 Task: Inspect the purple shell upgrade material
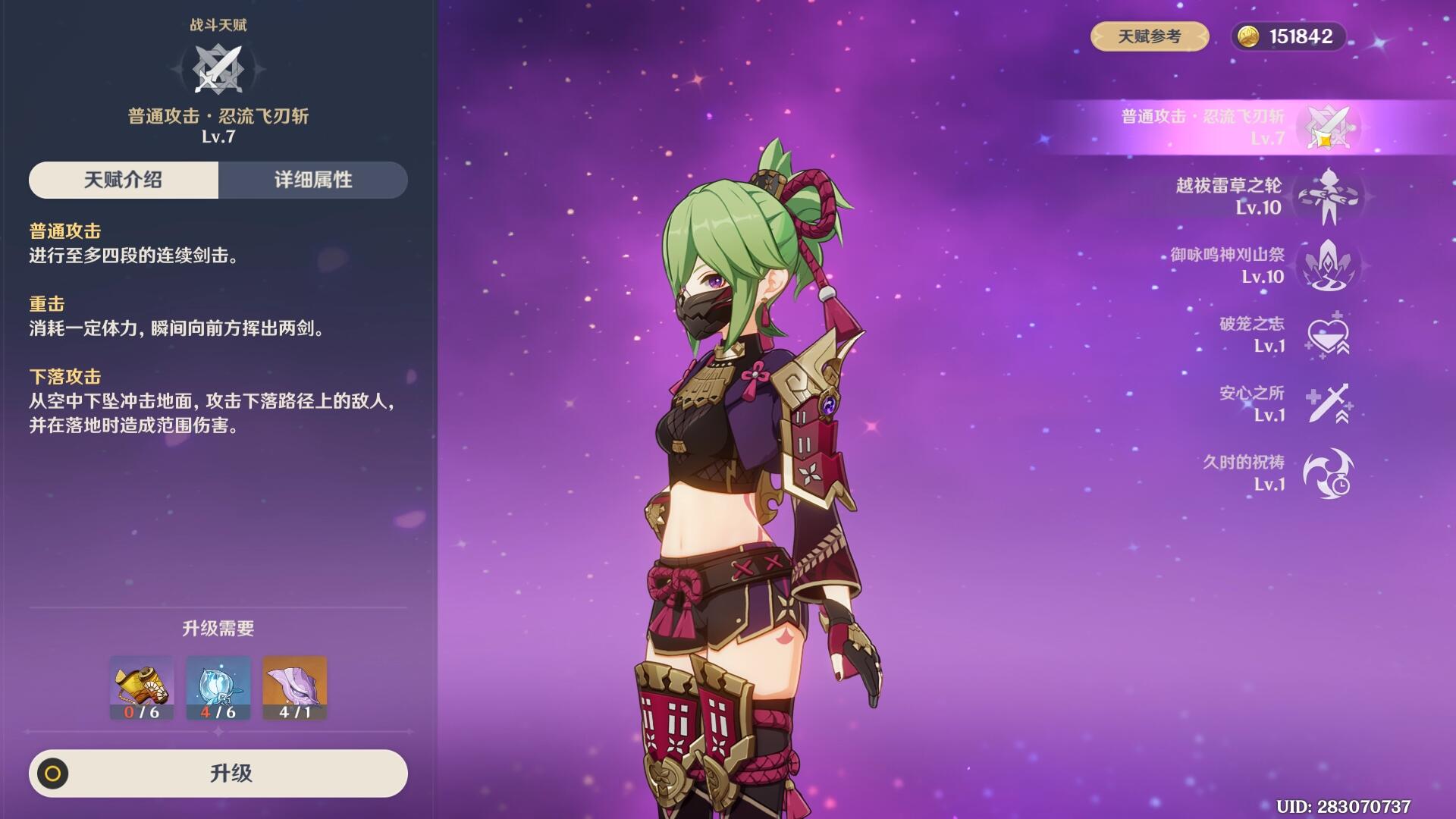[294, 688]
